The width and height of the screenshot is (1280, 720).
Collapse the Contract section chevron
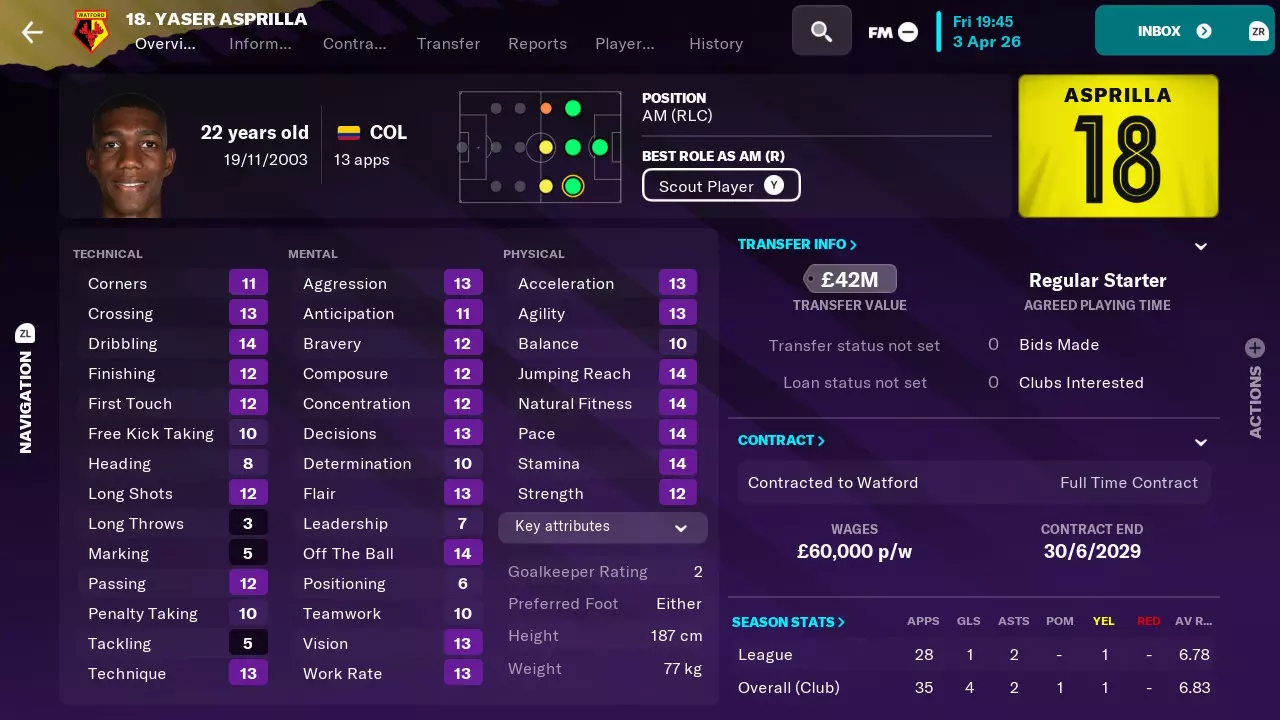[1200, 442]
